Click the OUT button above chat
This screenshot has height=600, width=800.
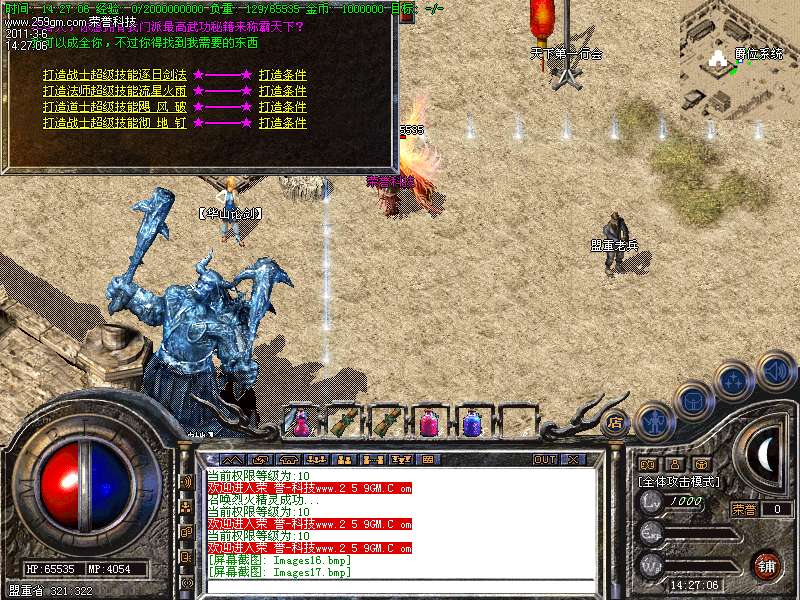tap(544, 459)
